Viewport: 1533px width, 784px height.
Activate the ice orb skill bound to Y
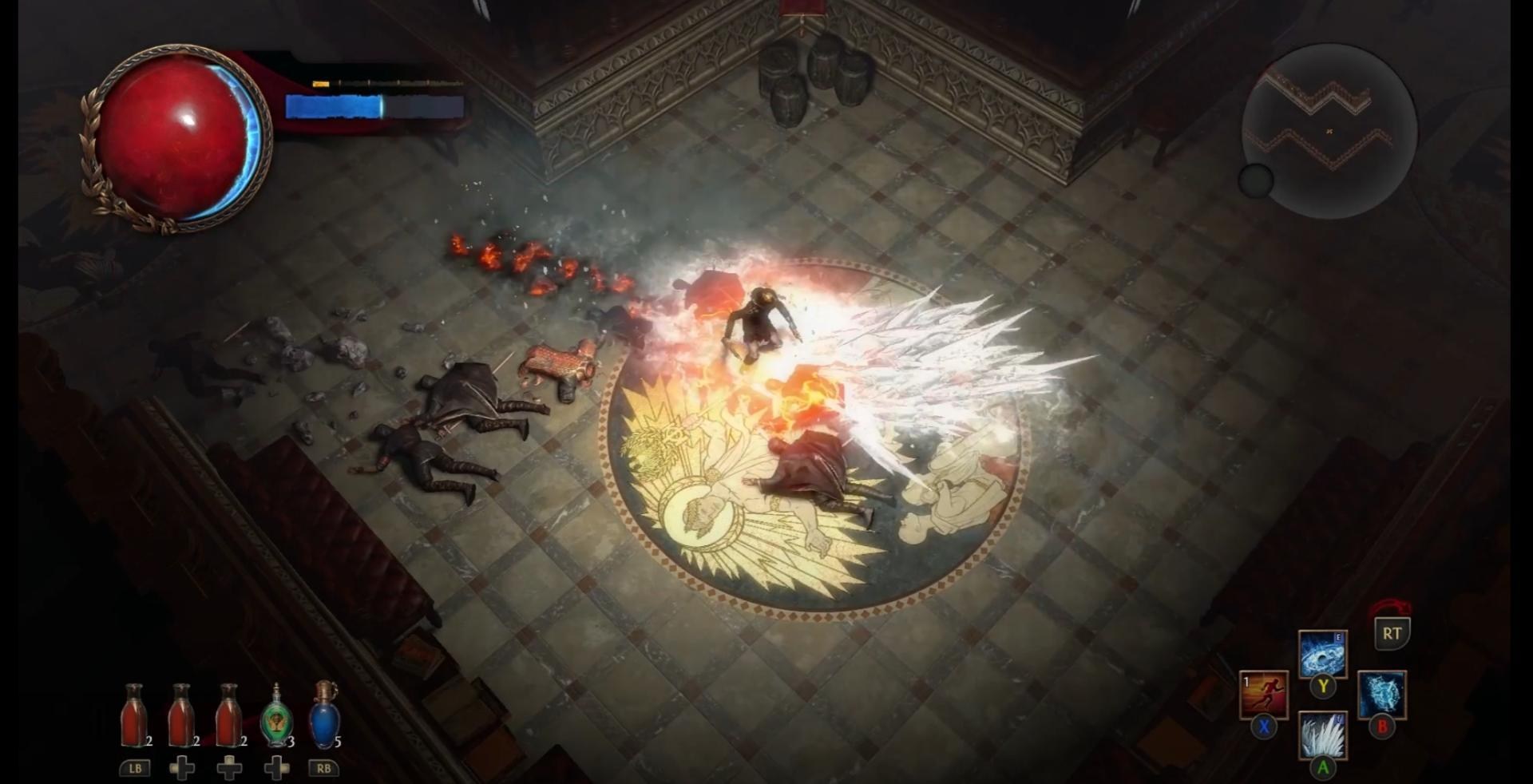[x=1321, y=653]
